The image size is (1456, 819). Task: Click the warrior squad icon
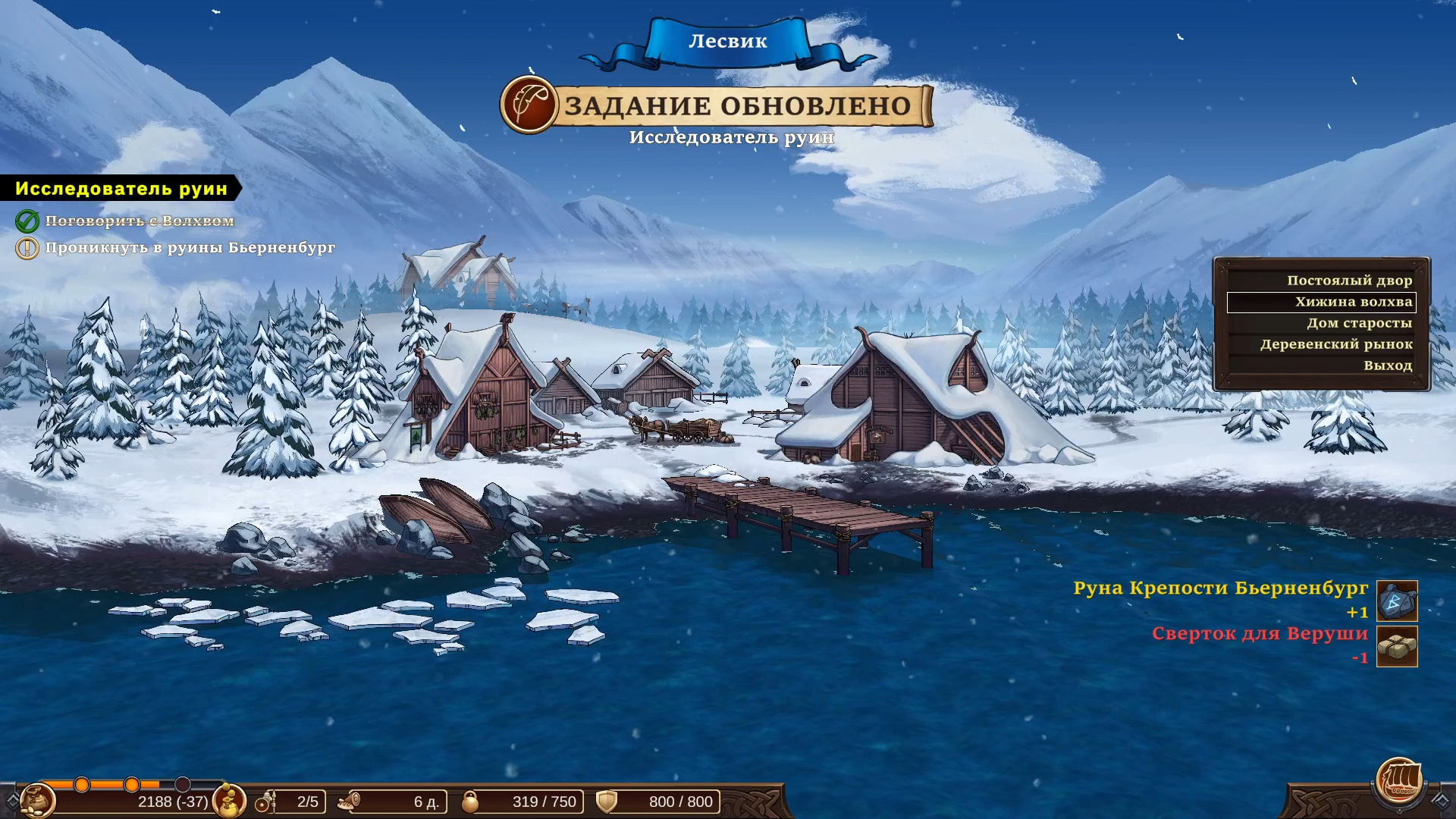265,802
